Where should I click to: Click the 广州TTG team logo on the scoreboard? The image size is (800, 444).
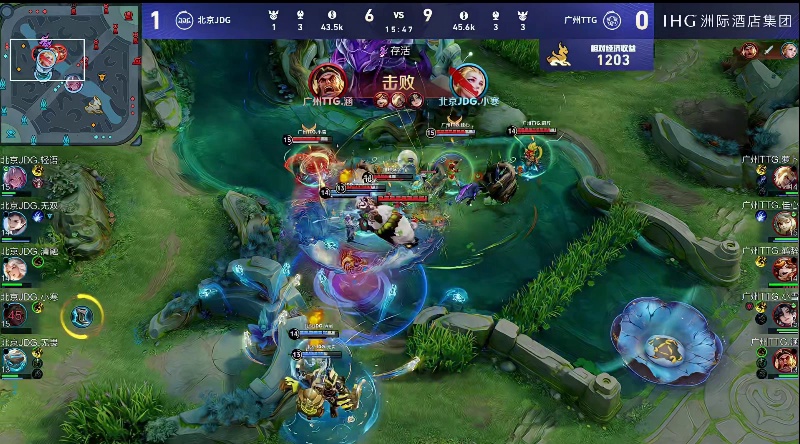[x=615, y=20]
